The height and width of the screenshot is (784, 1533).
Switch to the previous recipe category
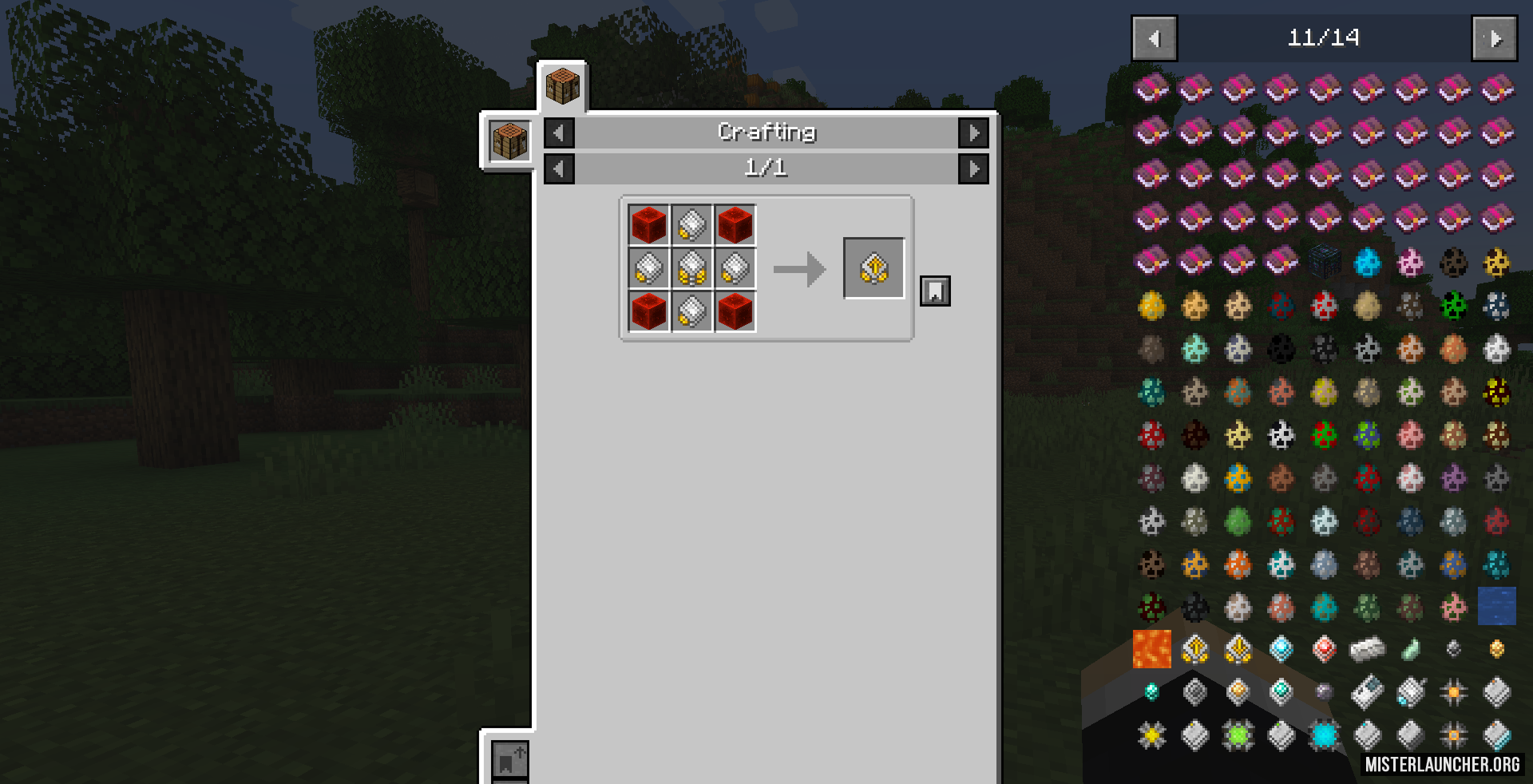pos(559,133)
